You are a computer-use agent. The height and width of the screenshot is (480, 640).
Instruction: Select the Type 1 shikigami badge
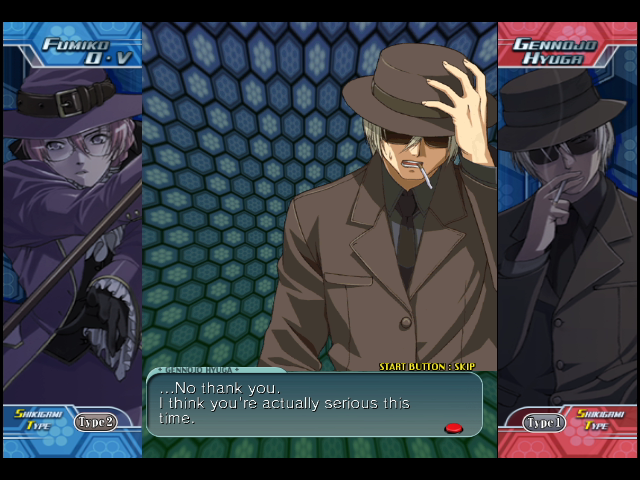coord(545,423)
